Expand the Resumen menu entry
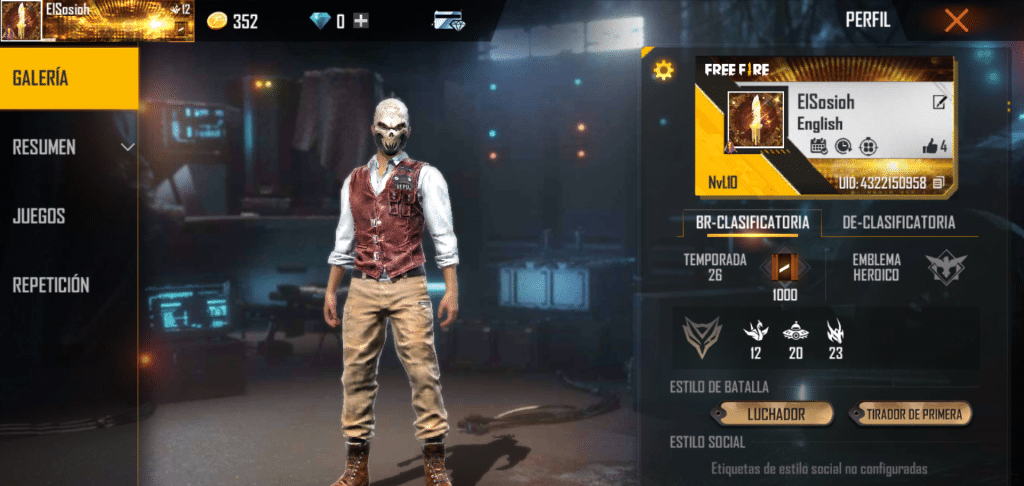The image size is (1024, 486). click(x=69, y=147)
